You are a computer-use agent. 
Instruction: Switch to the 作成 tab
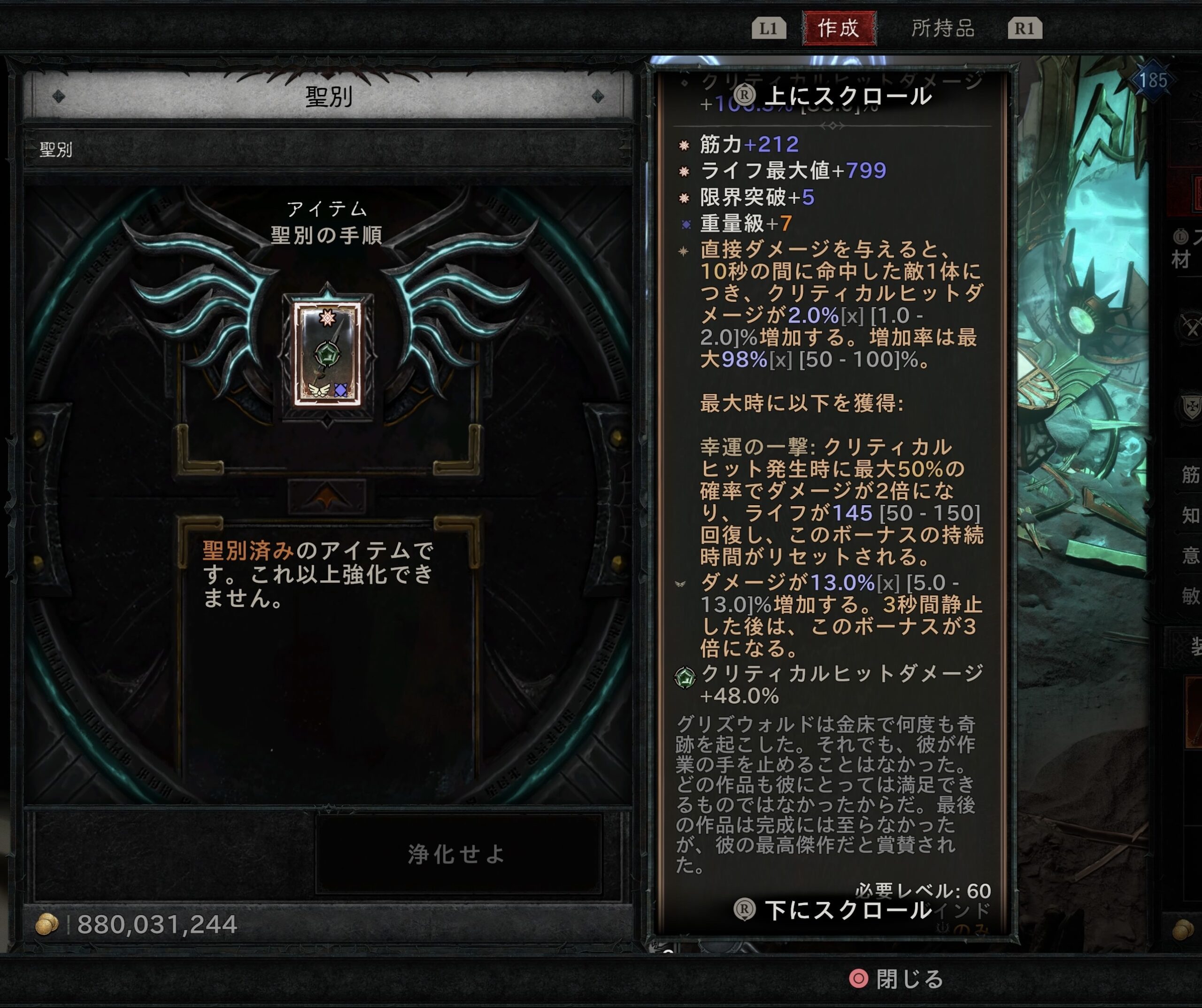tap(839, 28)
